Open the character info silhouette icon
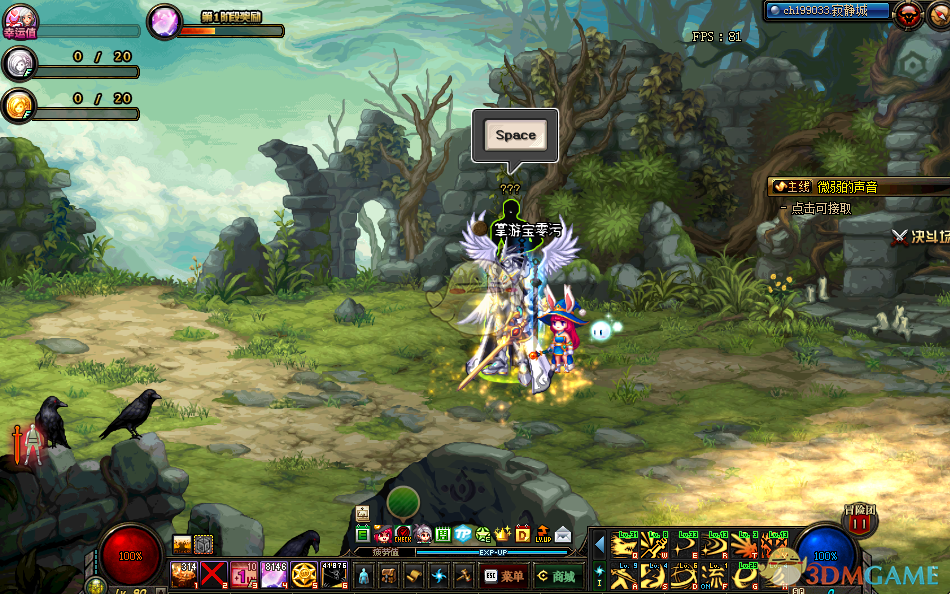The width and height of the screenshot is (950, 594). [x=363, y=575]
